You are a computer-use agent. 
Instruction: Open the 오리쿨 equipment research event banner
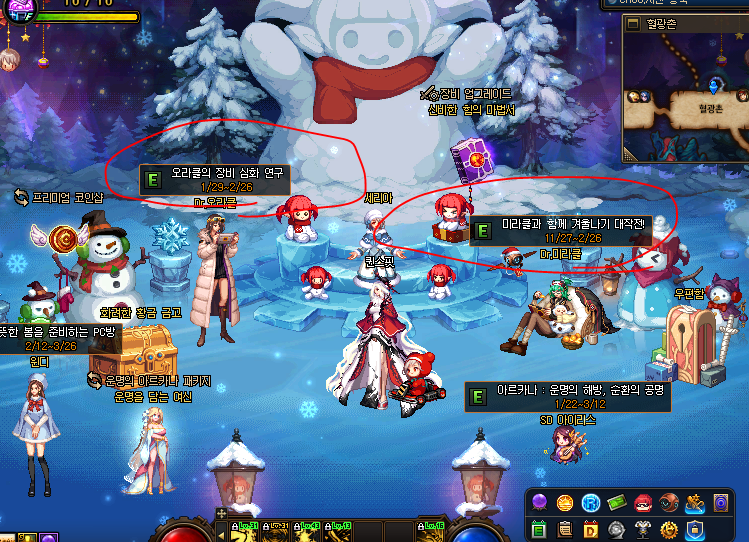tap(215, 179)
